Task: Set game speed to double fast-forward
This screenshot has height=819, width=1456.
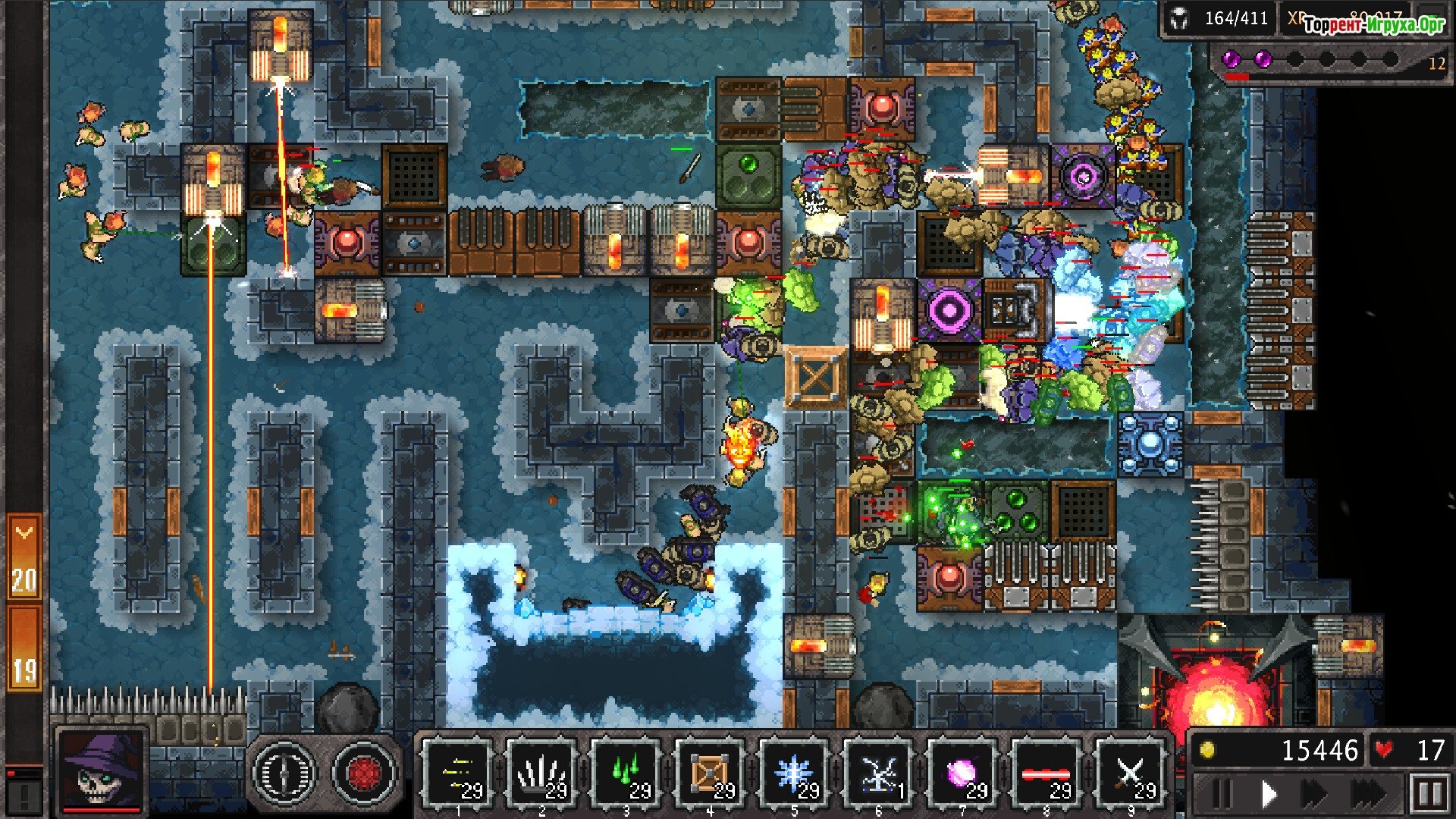Action: pos(1316,795)
